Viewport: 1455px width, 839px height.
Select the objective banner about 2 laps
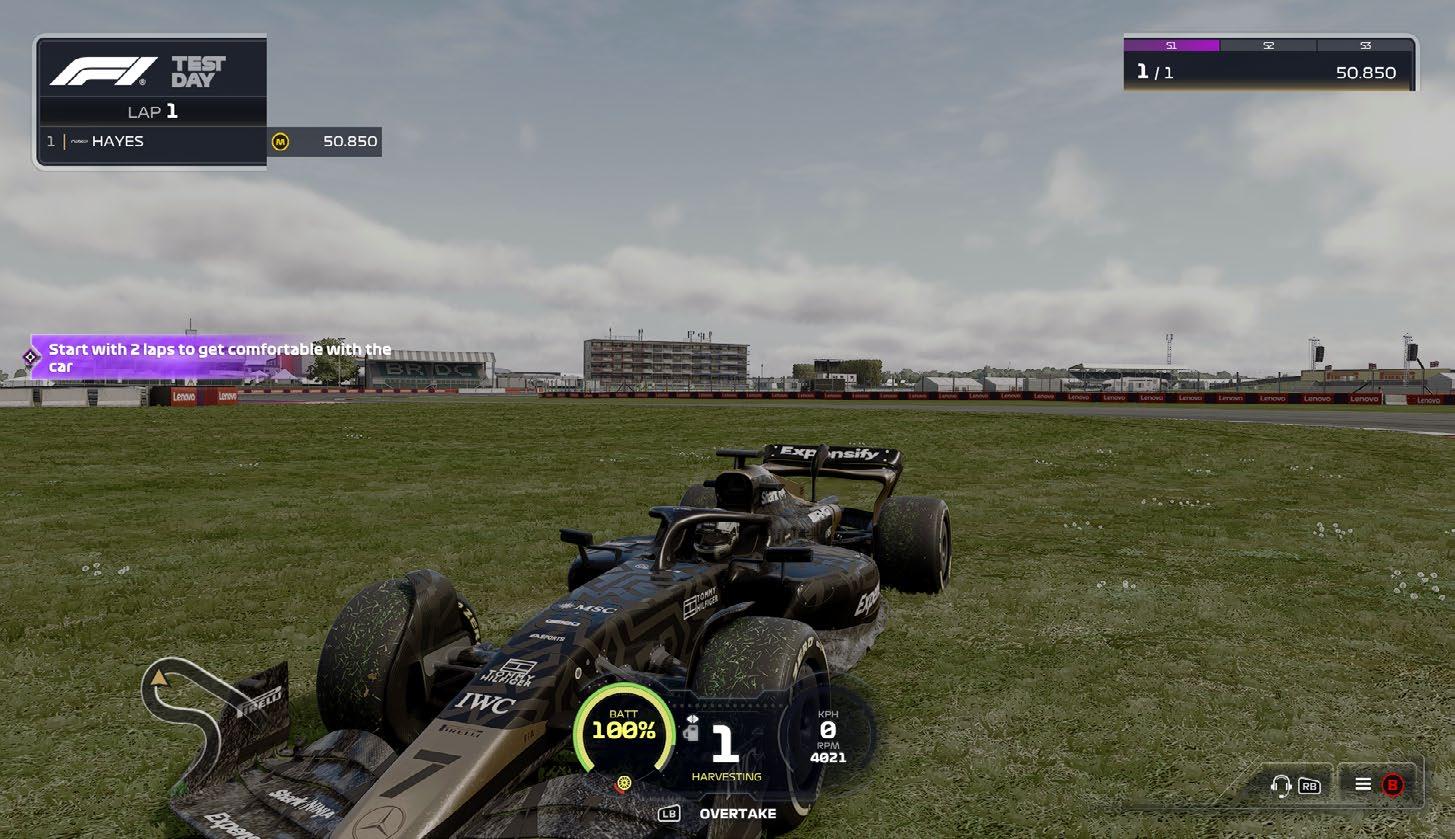215,357
